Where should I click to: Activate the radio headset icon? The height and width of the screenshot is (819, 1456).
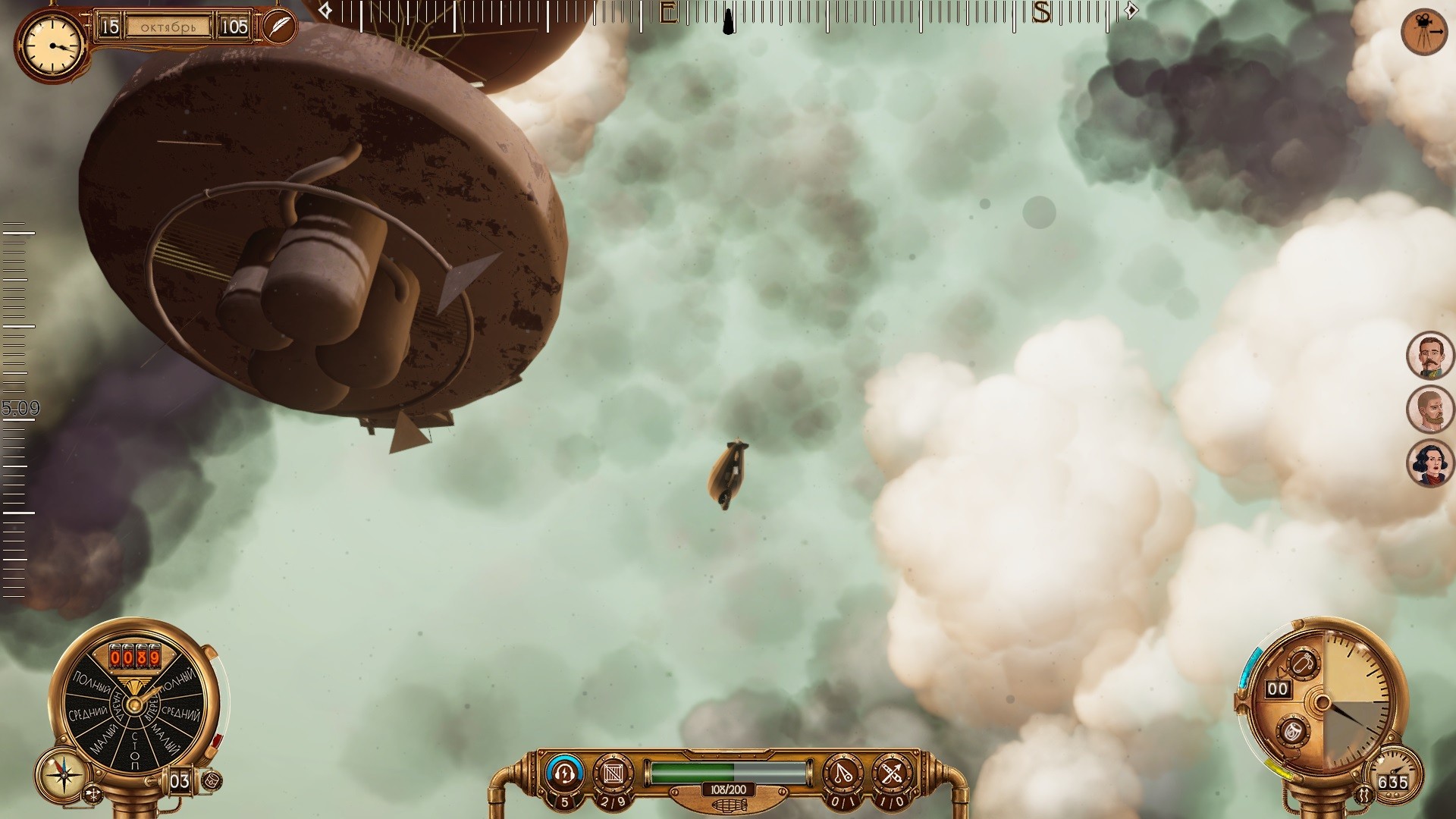563,773
